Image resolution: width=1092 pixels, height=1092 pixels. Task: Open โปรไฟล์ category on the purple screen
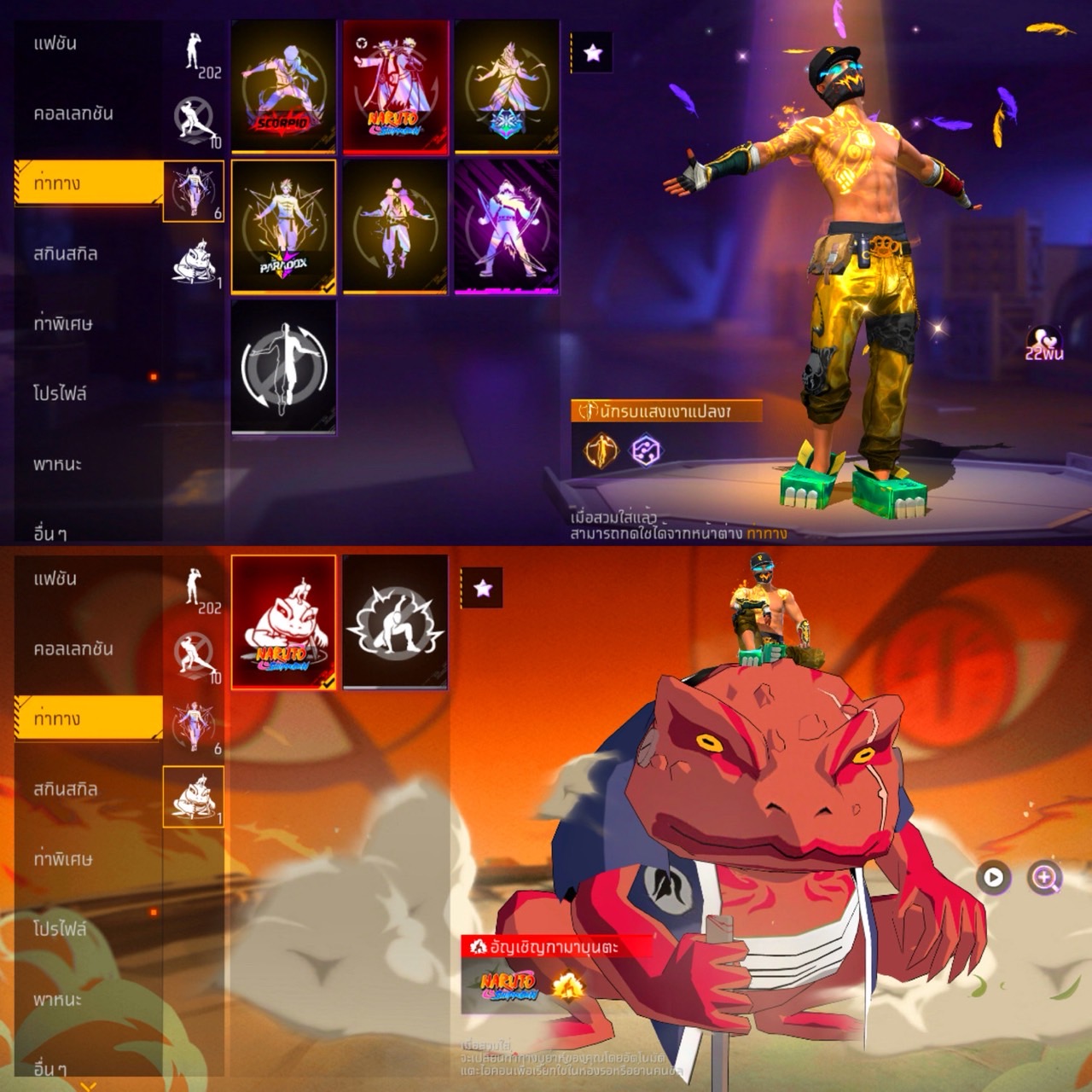(60, 393)
